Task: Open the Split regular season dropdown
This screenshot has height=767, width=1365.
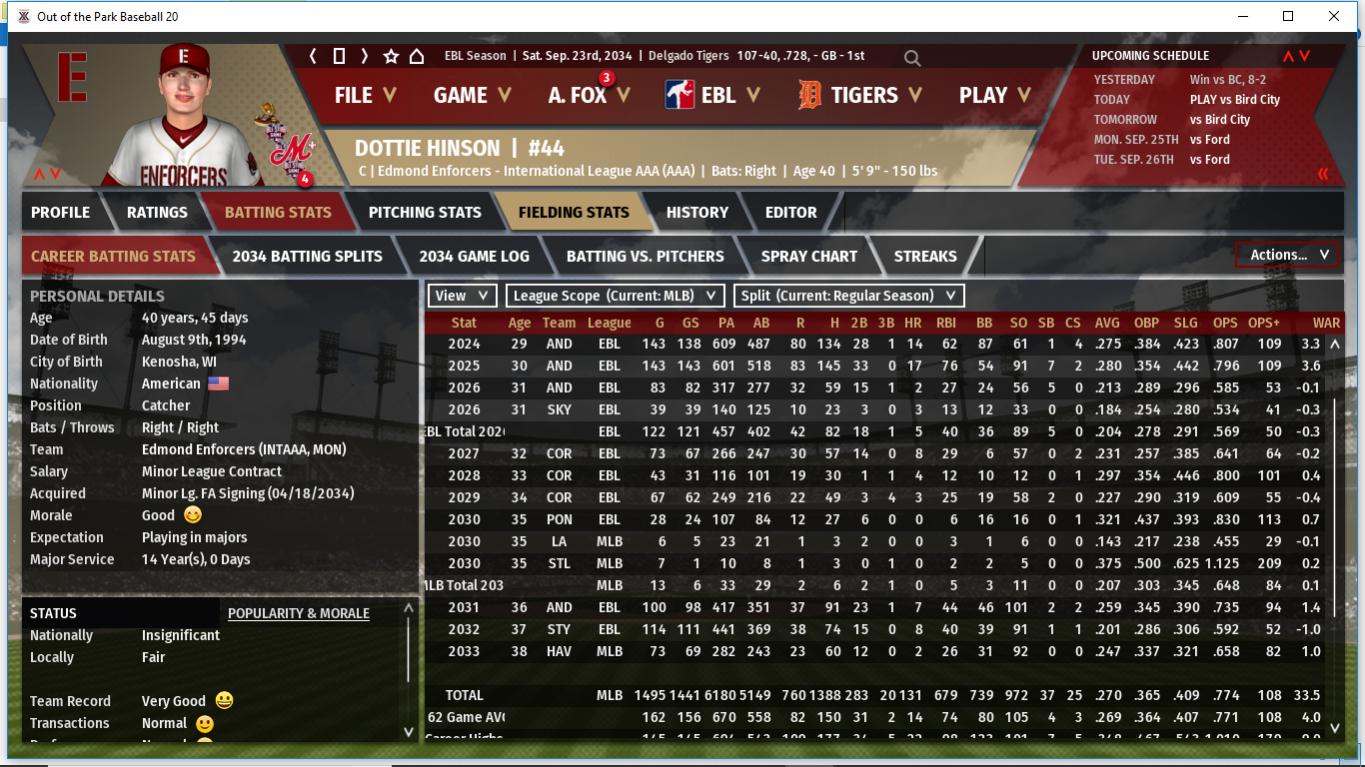Action: [x=849, y=296]
